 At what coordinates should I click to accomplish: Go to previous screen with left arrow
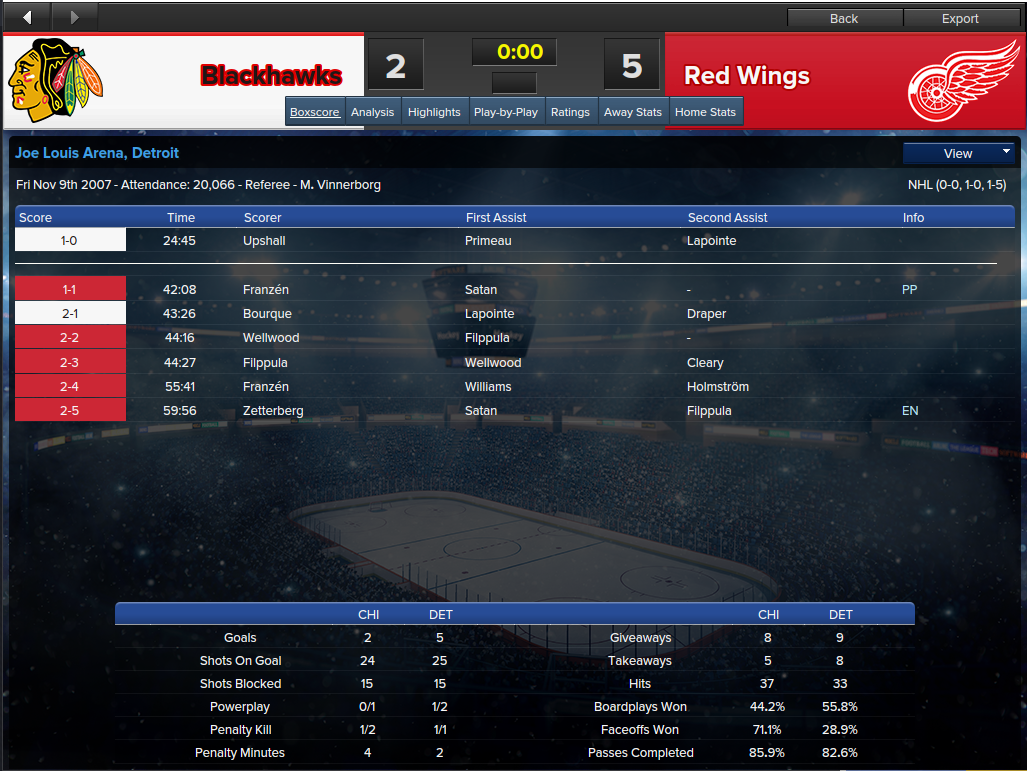[27, 17]
